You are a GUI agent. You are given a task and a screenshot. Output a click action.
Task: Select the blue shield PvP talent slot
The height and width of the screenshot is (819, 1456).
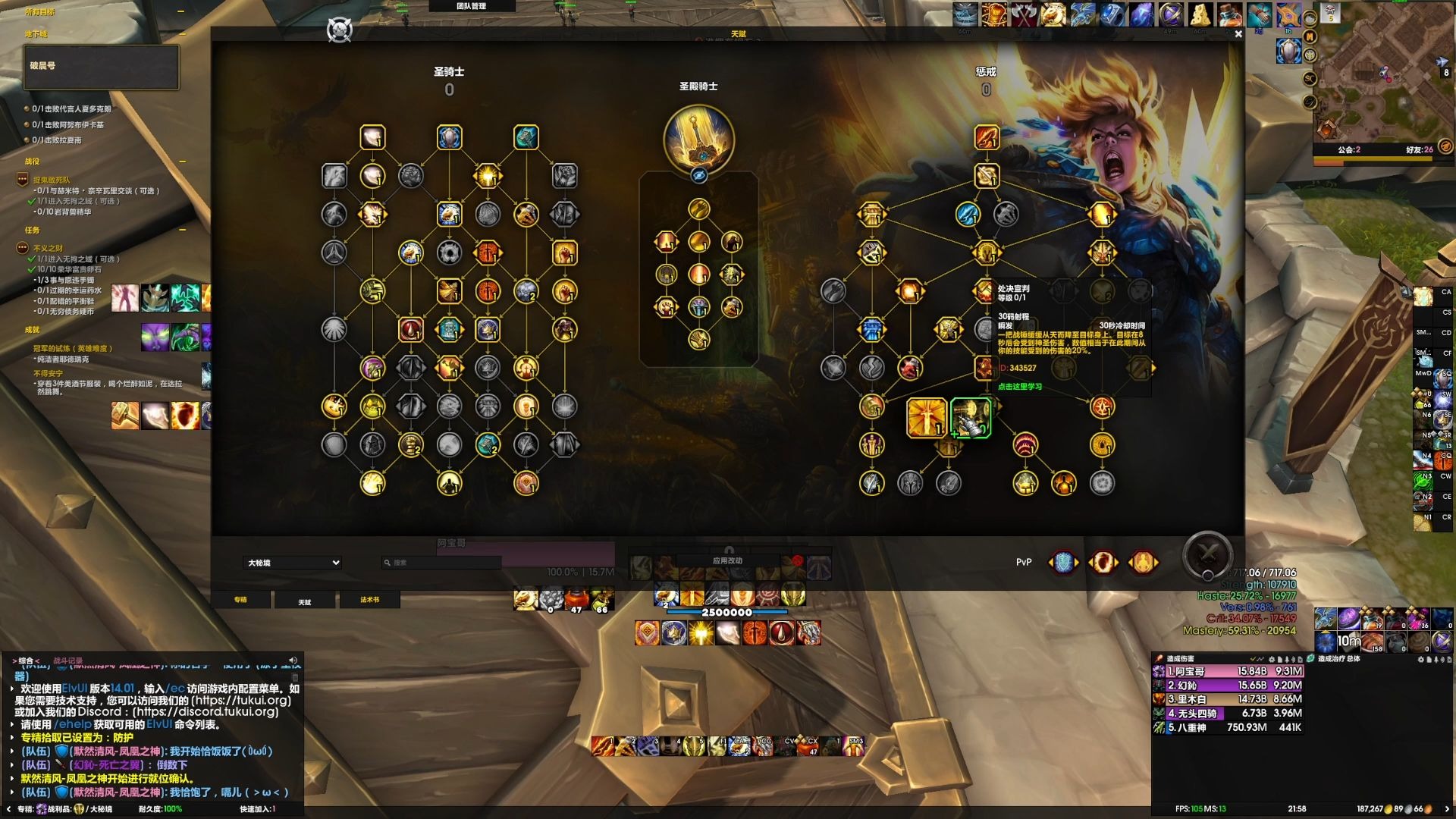[x=1063, y=563]
